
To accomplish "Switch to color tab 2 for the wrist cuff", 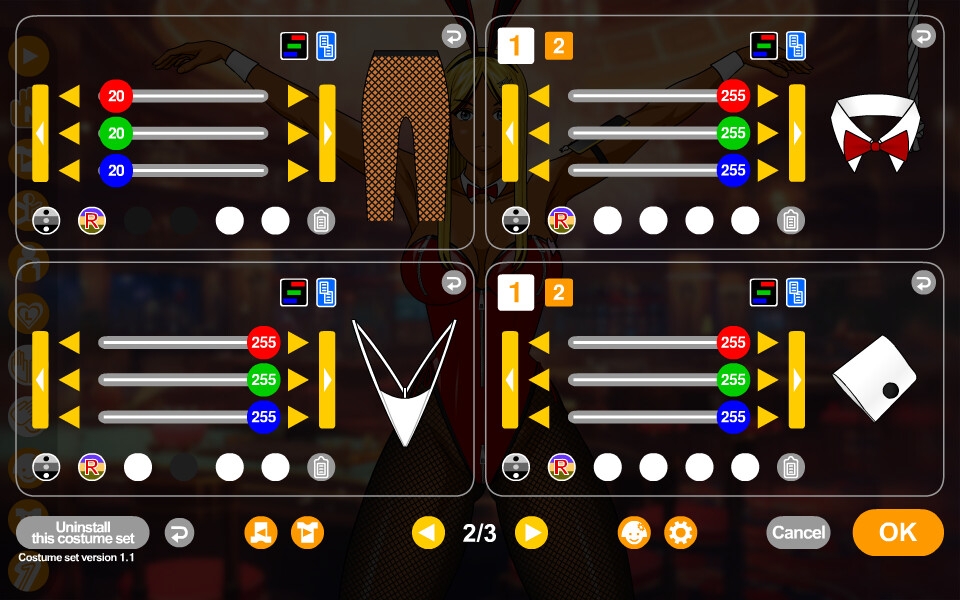I will tap(558, 292).
